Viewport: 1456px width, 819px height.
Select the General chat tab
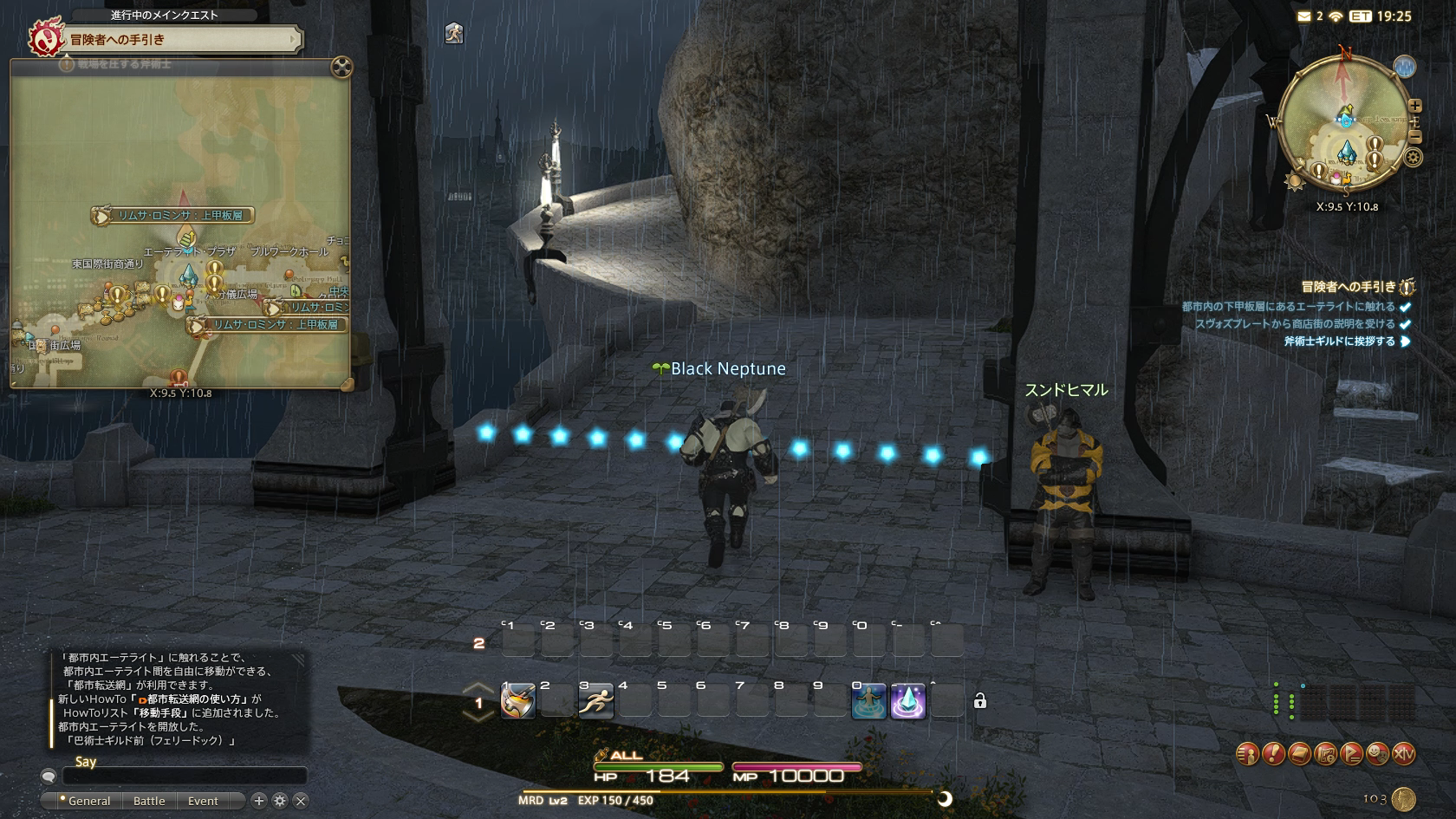point(88,801)
